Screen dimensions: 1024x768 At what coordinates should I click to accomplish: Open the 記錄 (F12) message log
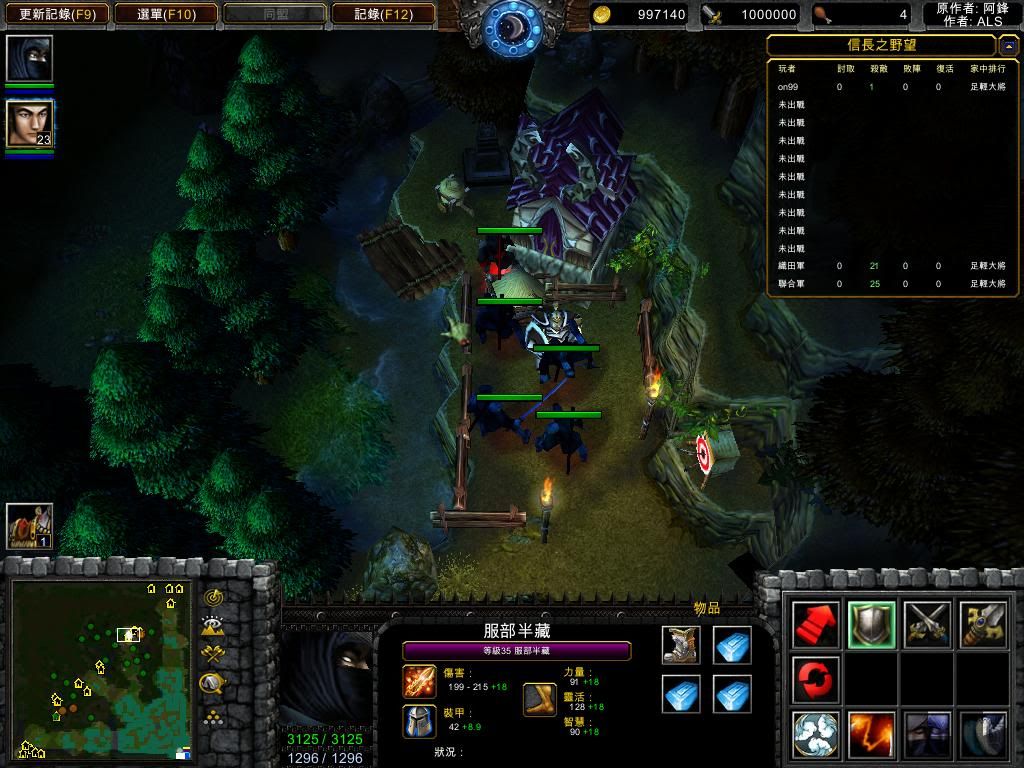(384, 14)
